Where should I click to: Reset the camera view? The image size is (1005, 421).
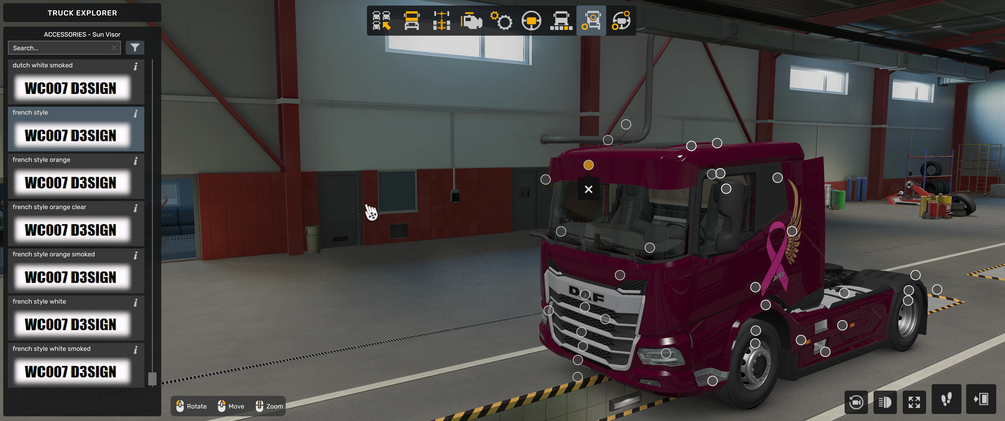click(x=856, y=402)
